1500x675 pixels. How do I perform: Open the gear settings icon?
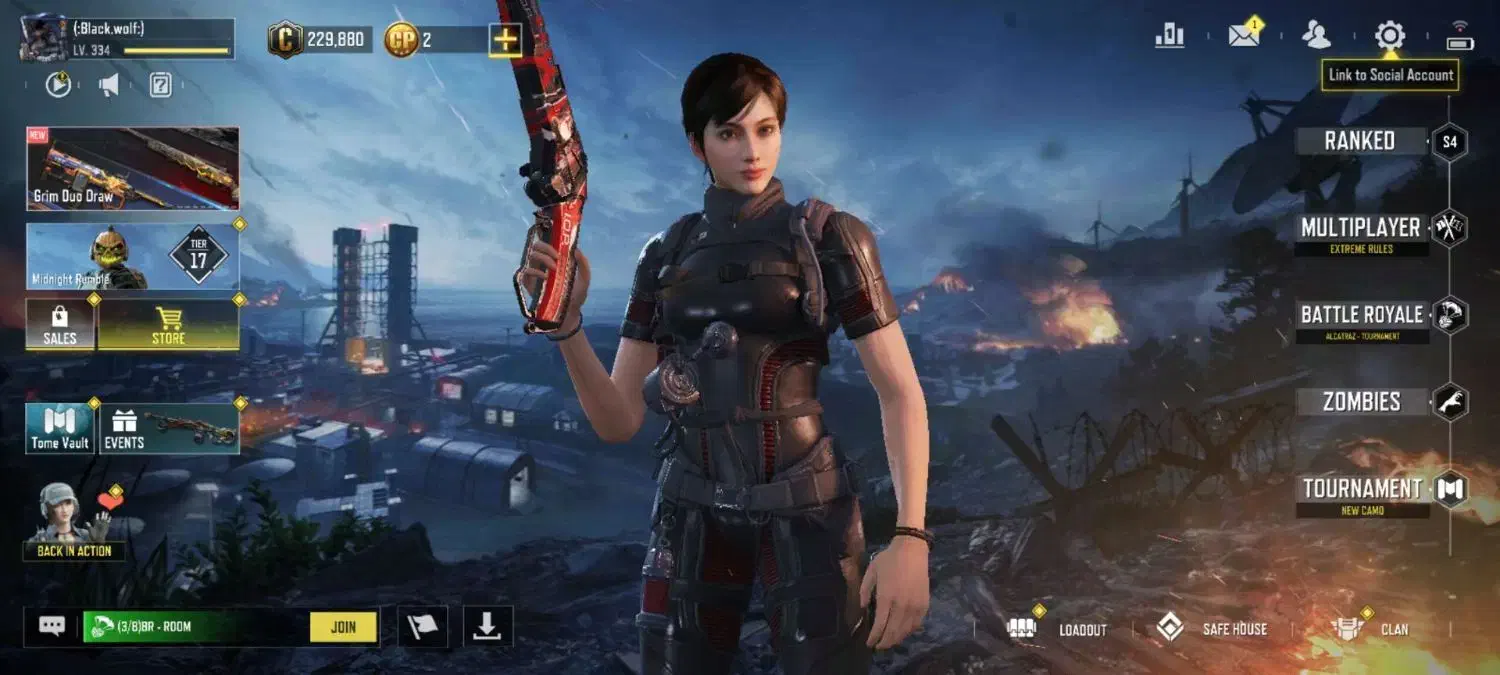pyautogui.click(x=1389, y=36)
